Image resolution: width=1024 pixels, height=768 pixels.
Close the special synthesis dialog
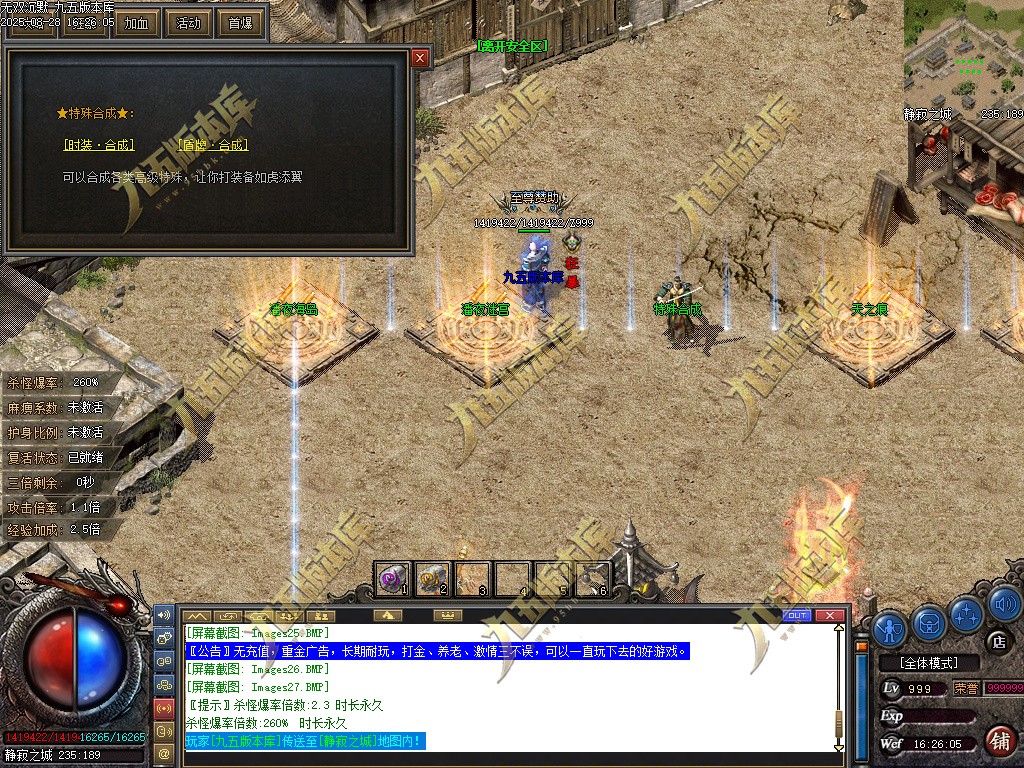point(420,58)
